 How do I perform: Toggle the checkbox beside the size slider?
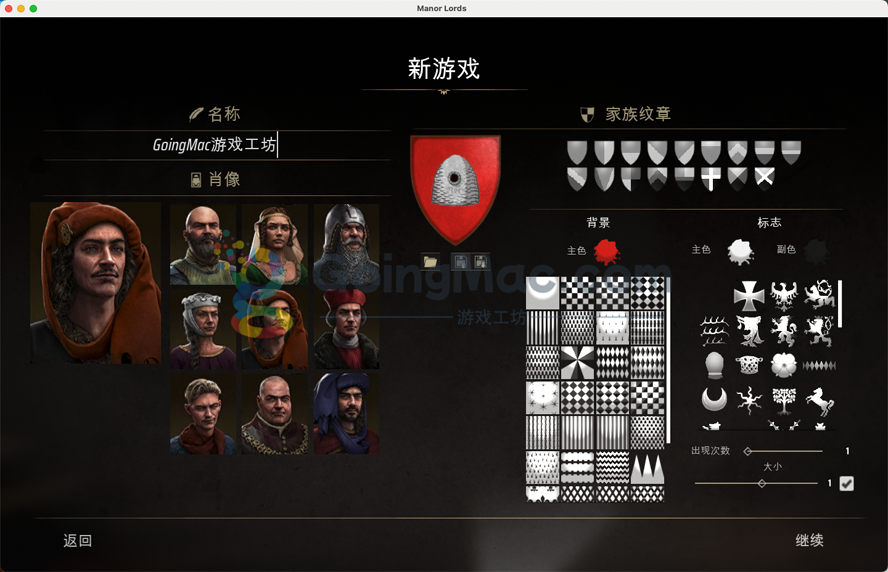847,484
